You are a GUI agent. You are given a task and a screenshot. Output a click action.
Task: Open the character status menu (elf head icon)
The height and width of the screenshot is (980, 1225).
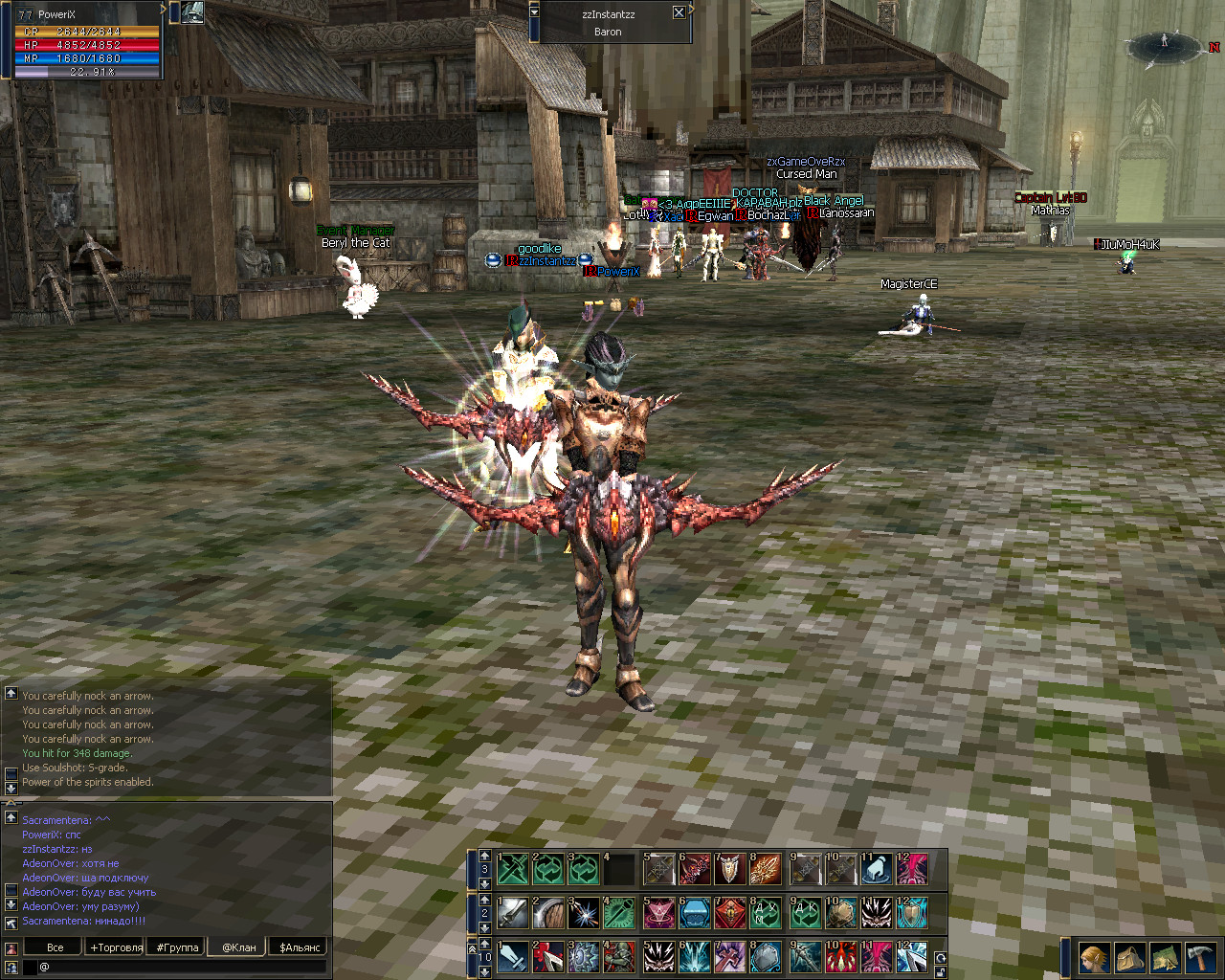pos(1094,957)
